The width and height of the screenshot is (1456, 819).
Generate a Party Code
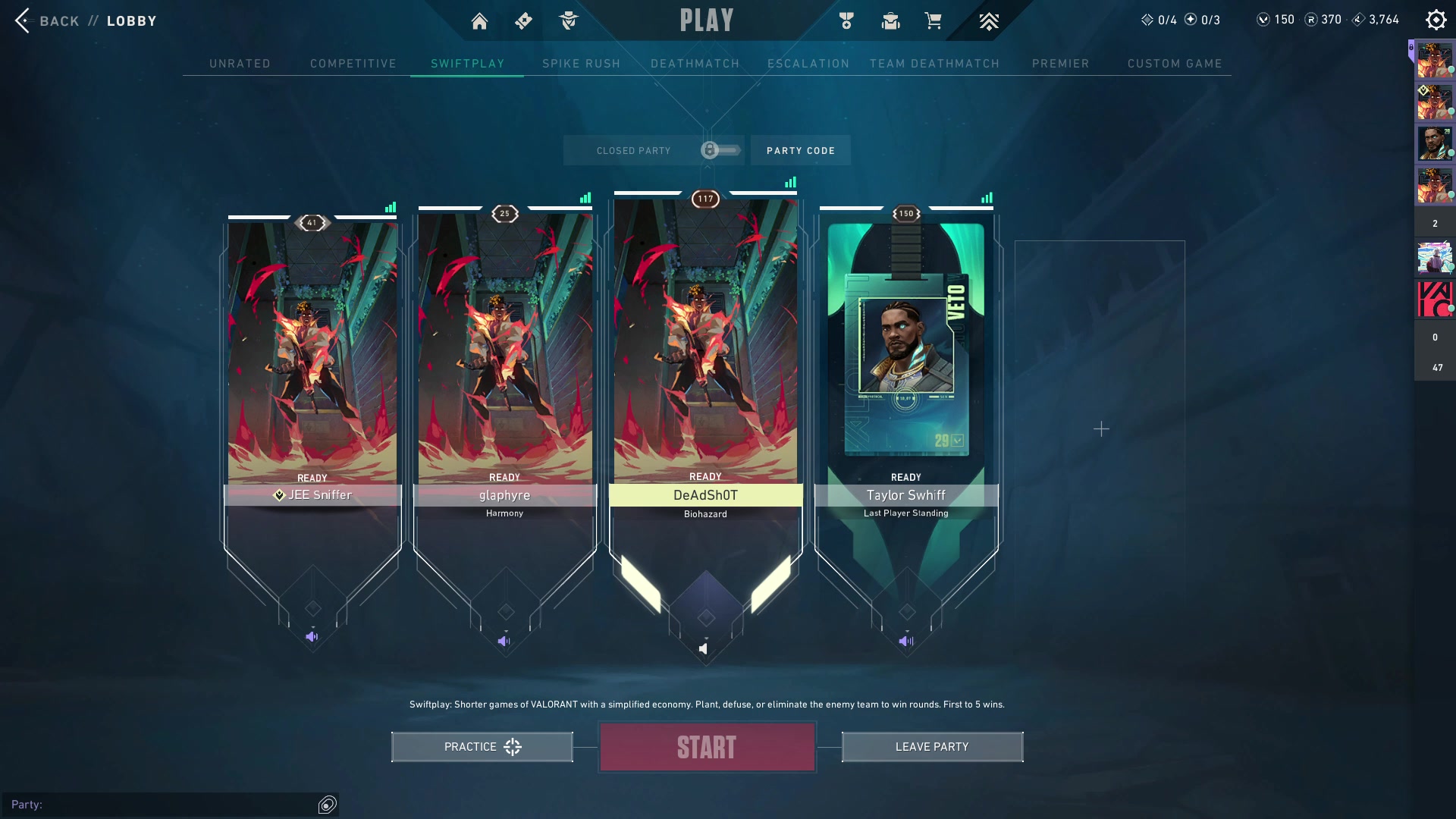pos(800,150)
